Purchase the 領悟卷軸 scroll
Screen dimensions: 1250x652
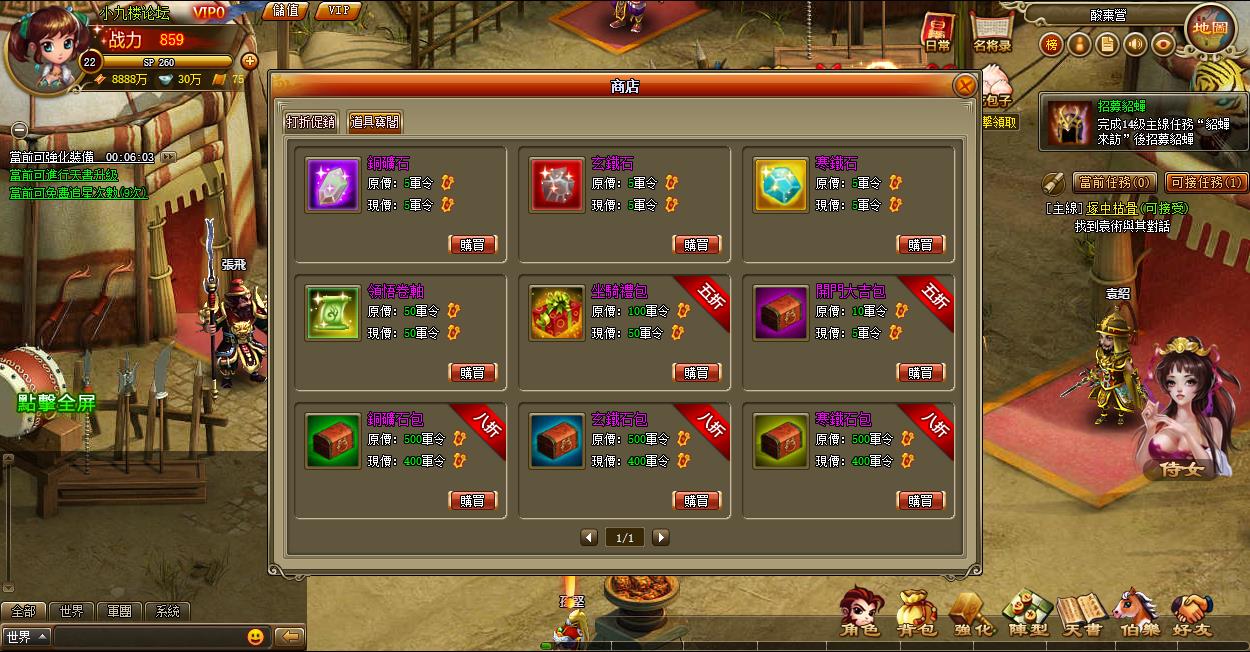pos(472,373)
